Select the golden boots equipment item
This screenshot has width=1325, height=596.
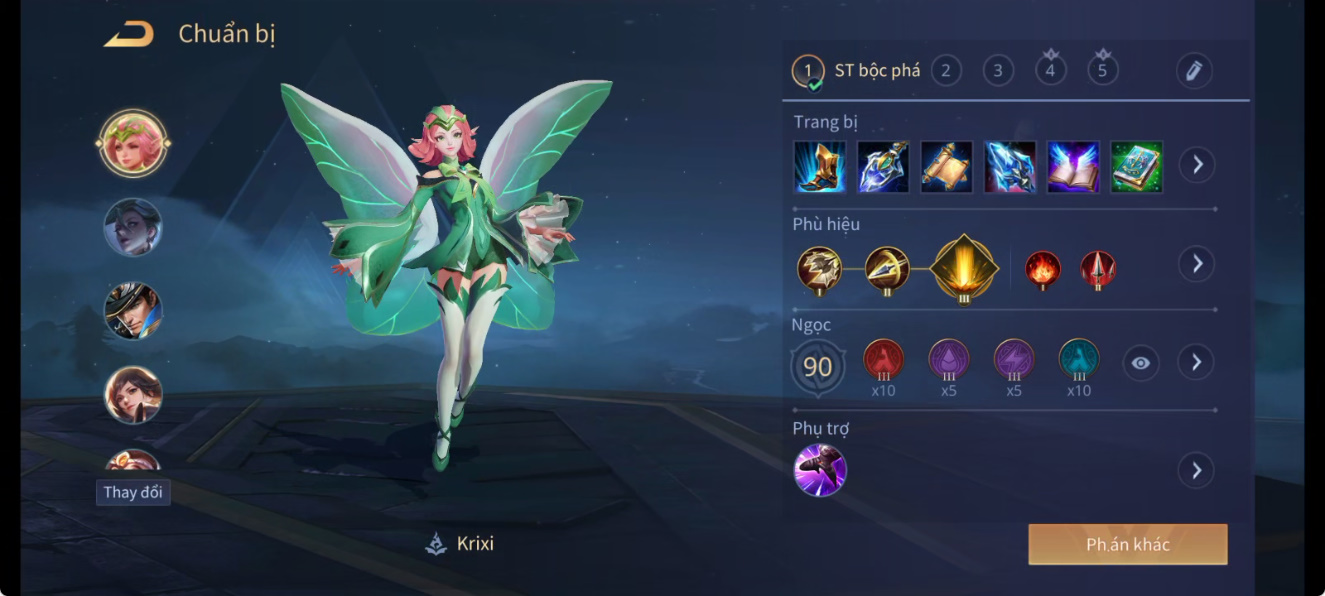tap(820, 166)
